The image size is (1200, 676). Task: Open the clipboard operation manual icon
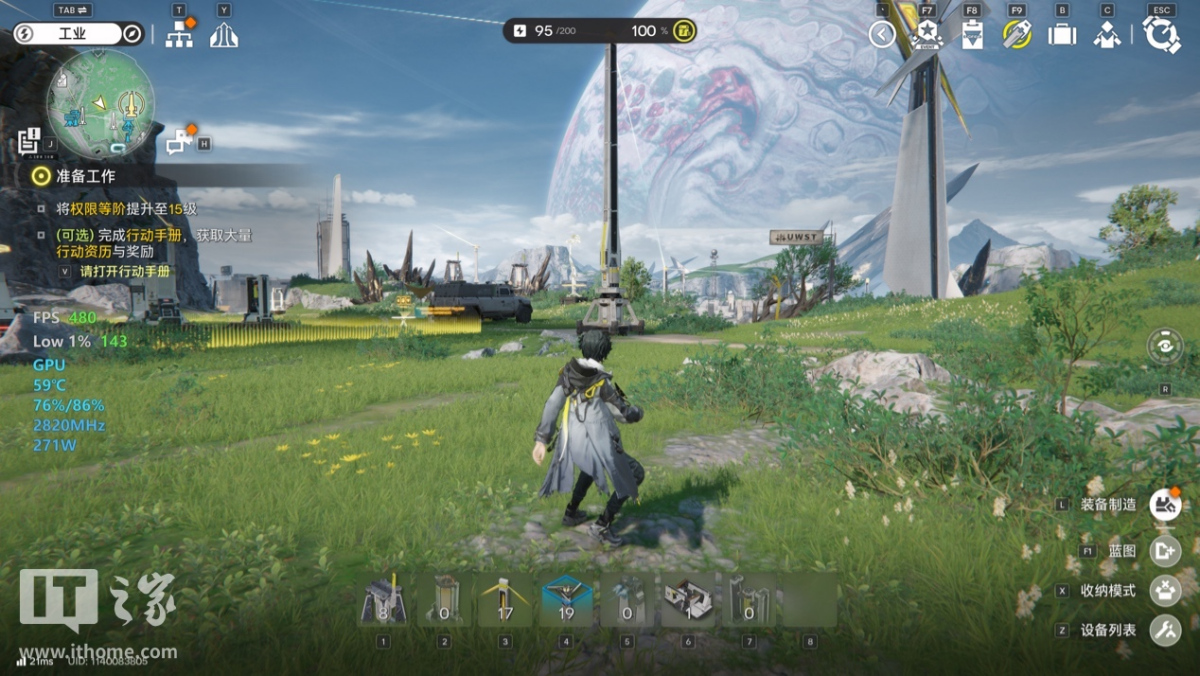click(972, 34)
